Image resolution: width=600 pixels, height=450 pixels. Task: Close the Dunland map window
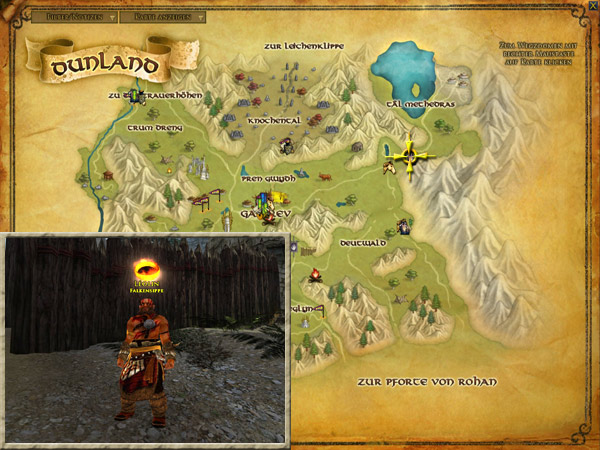coord(593,6)
